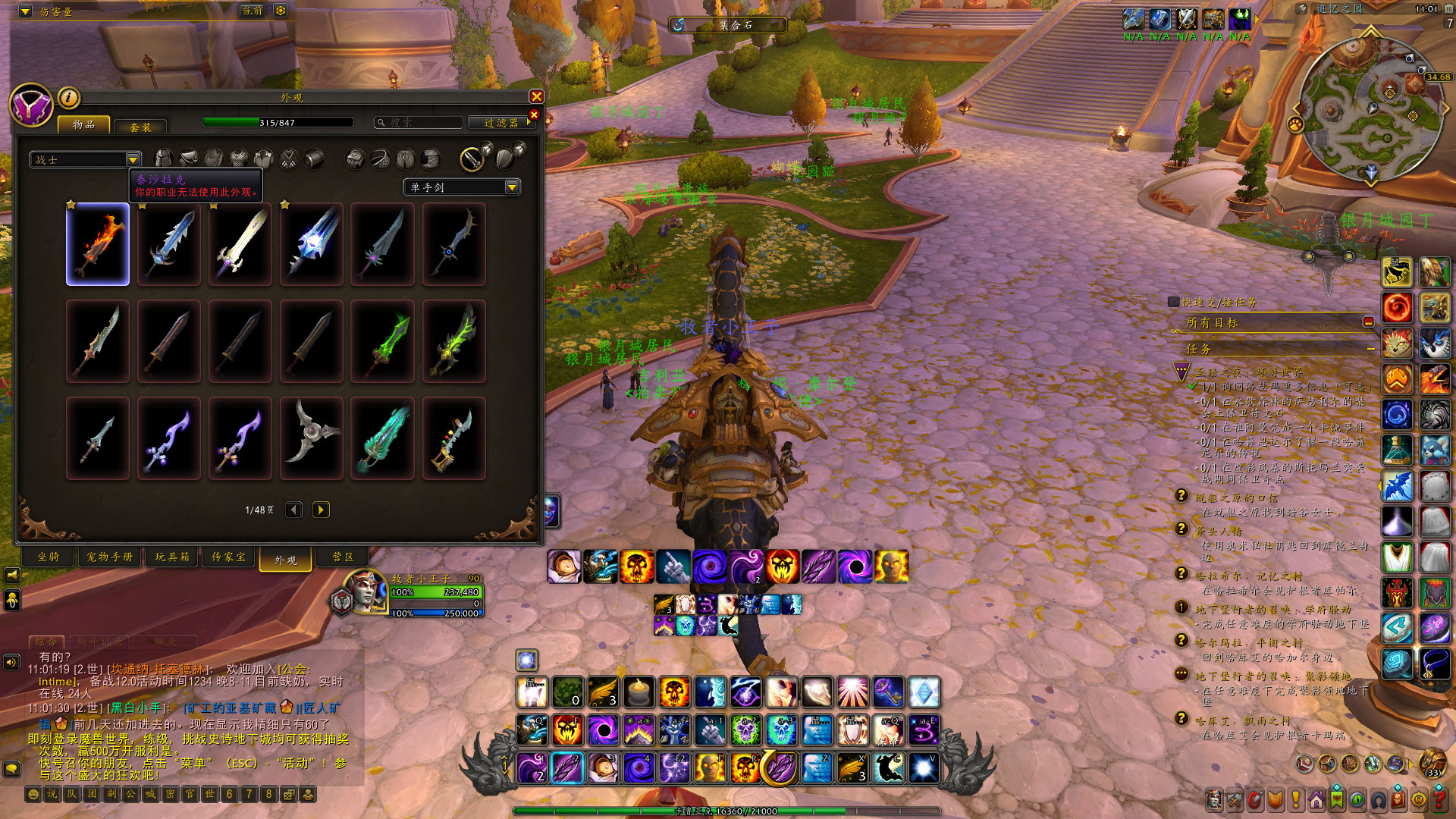Switch to the 宠物手册 pet journal tab
The image size is (1456, 819).
(x=110, y=557)
